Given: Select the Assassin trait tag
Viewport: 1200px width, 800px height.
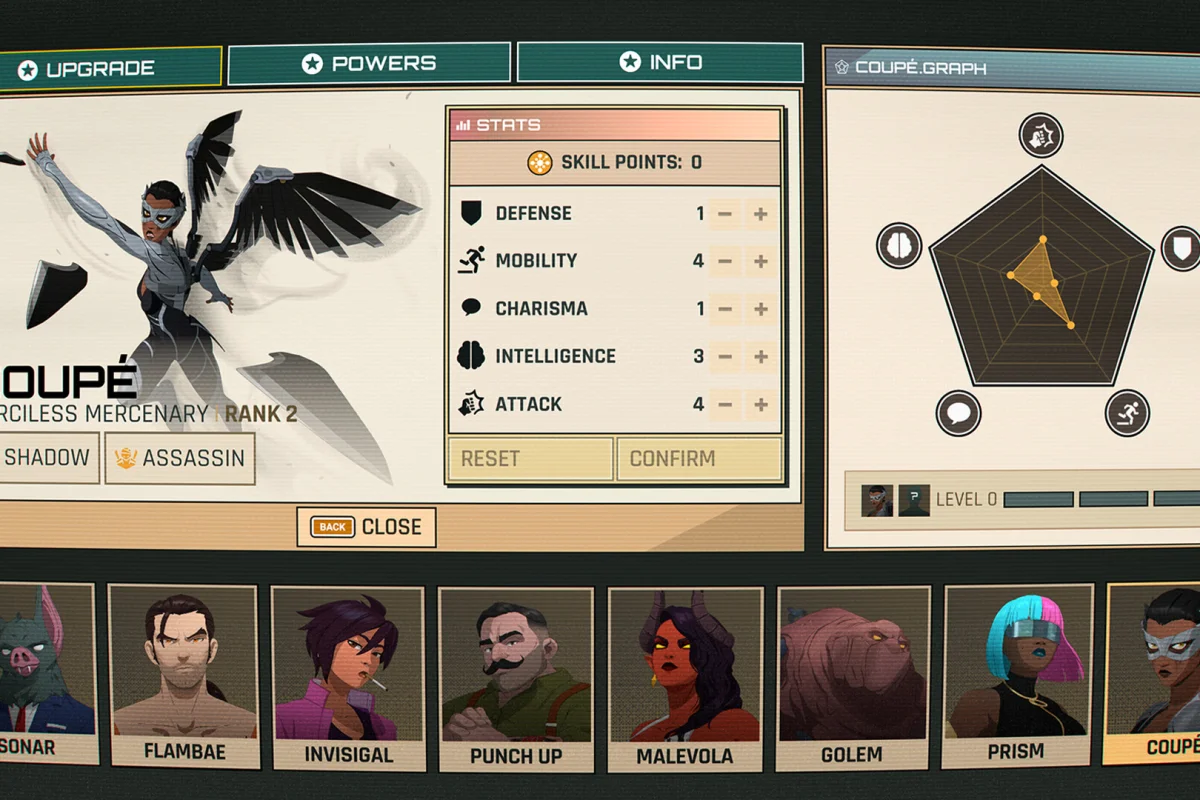Looking at the screenshot, I should pyautogui.click(x=180, y=458).
